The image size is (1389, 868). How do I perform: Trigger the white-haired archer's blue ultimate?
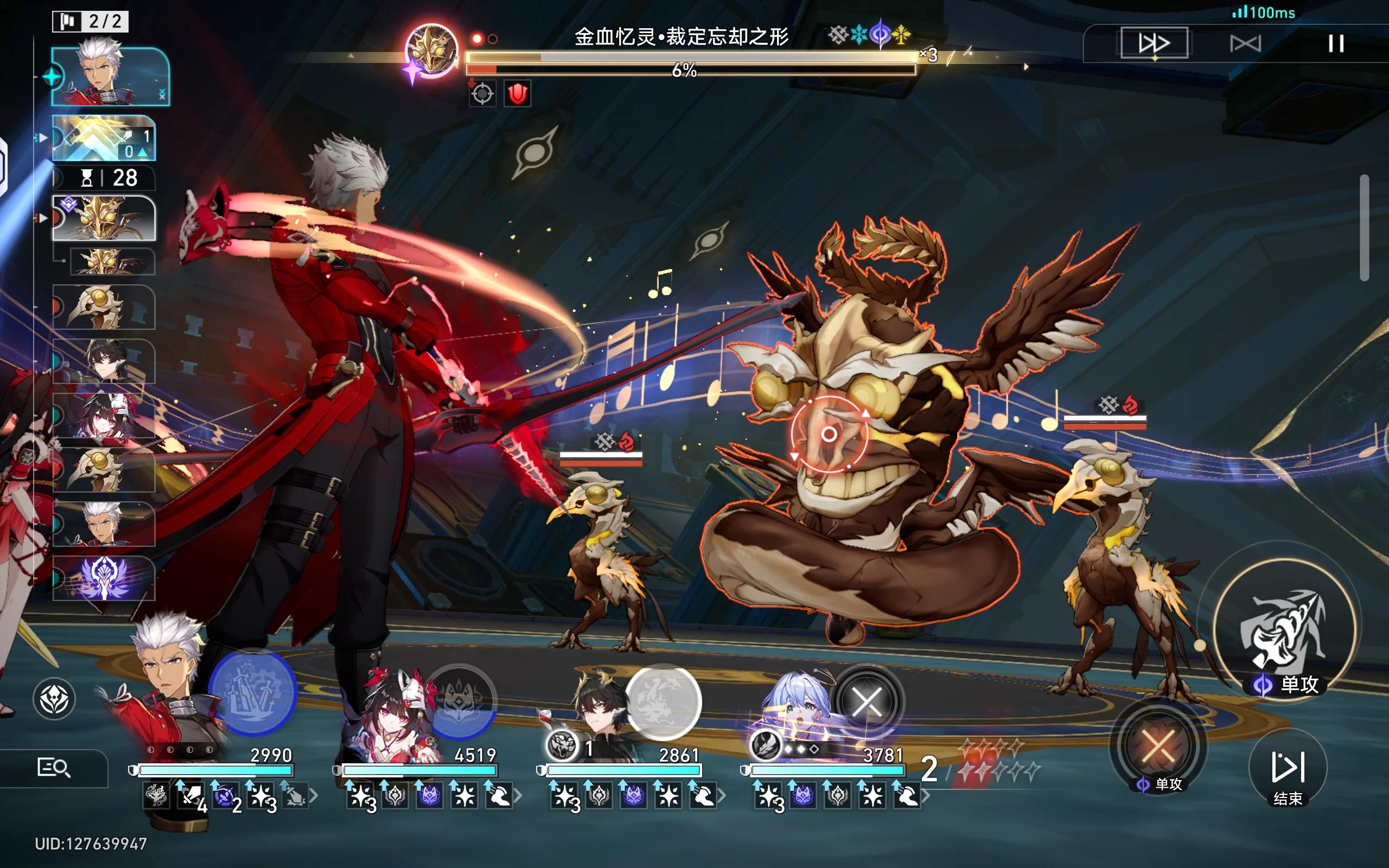252,692
